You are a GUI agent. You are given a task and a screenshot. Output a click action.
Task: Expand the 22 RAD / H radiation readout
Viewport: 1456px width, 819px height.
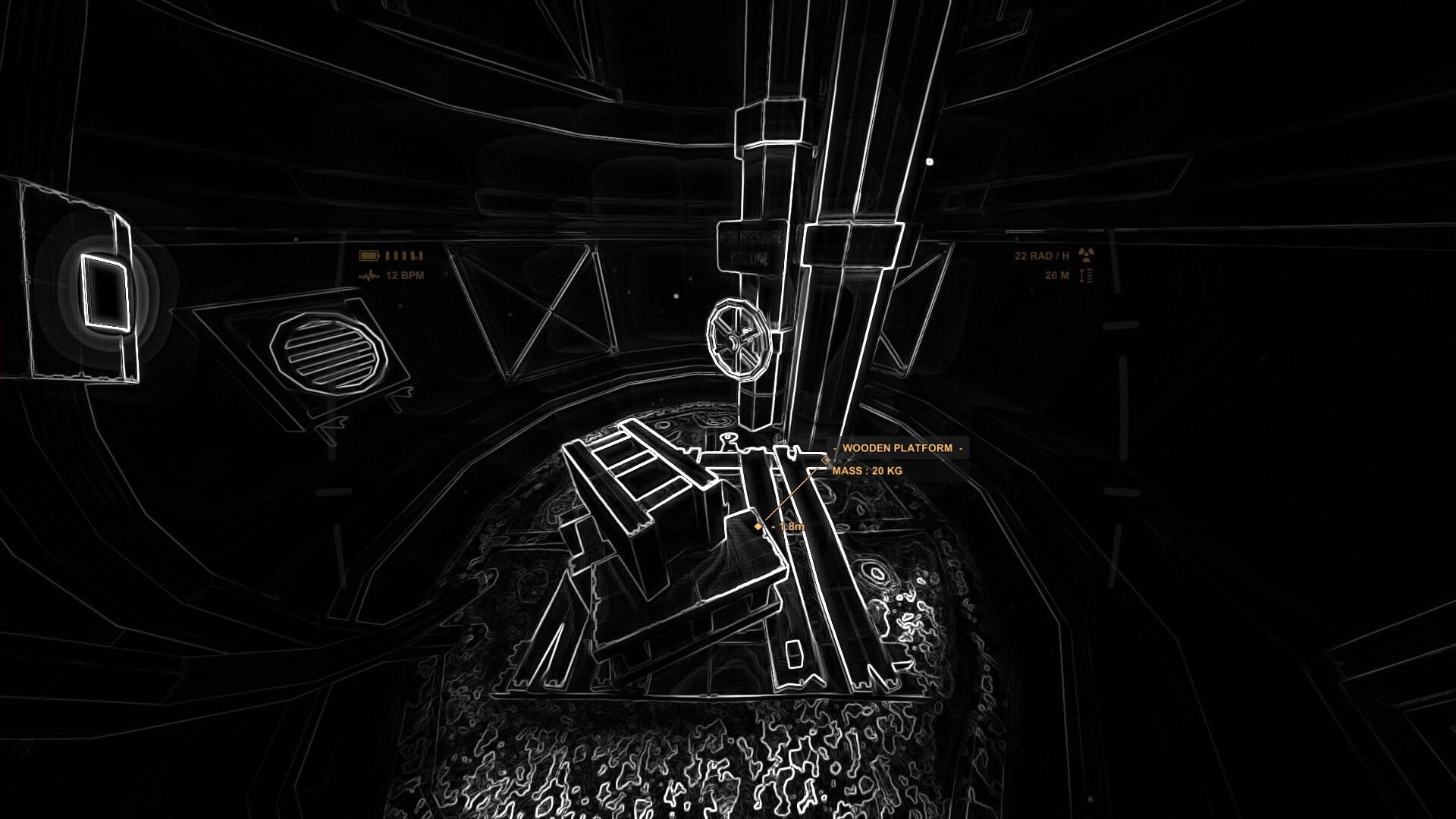1042,256
